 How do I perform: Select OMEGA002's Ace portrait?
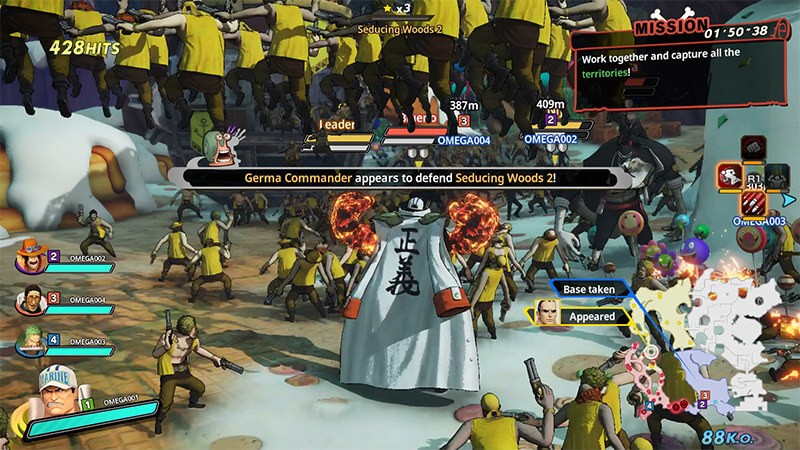(29, 261)
